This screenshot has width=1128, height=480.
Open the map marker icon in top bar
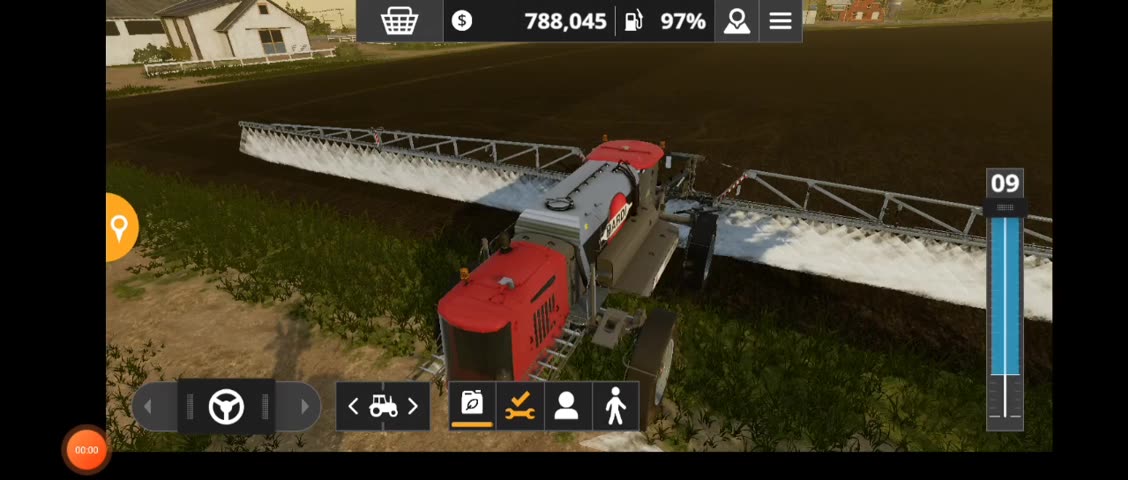737,21
